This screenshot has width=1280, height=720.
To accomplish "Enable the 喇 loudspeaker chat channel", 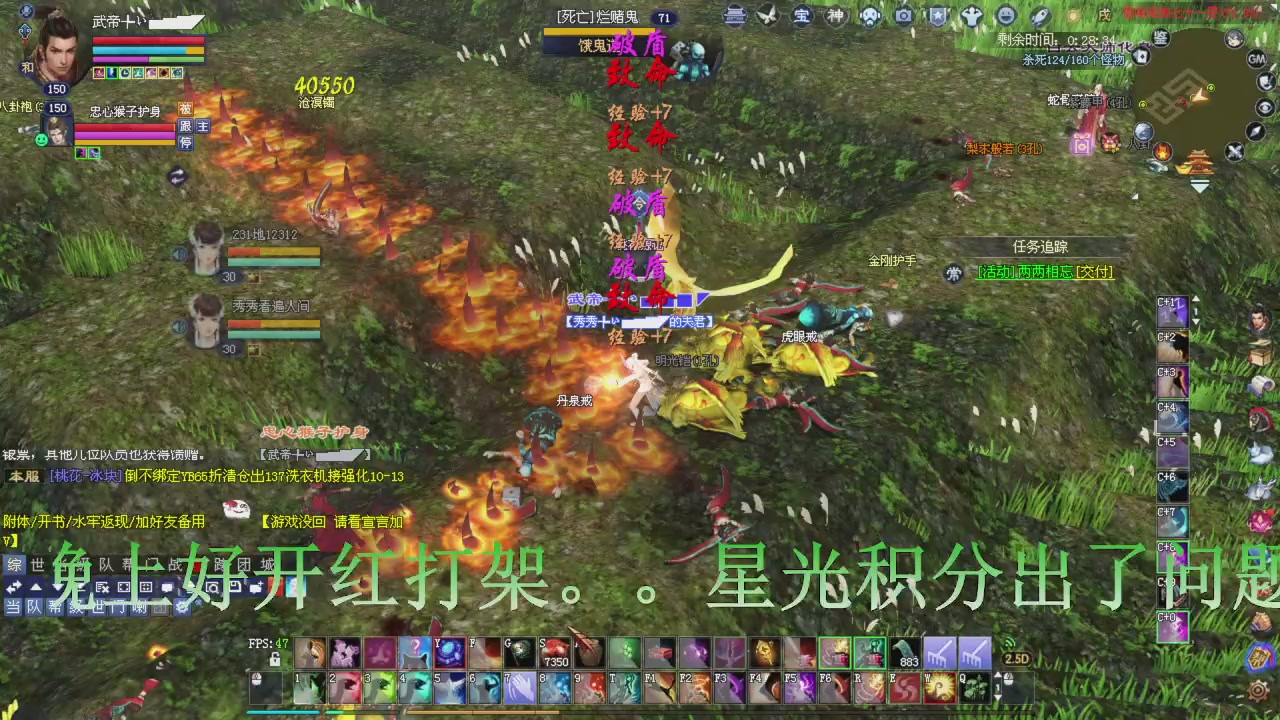I will [x=141, y=607].
